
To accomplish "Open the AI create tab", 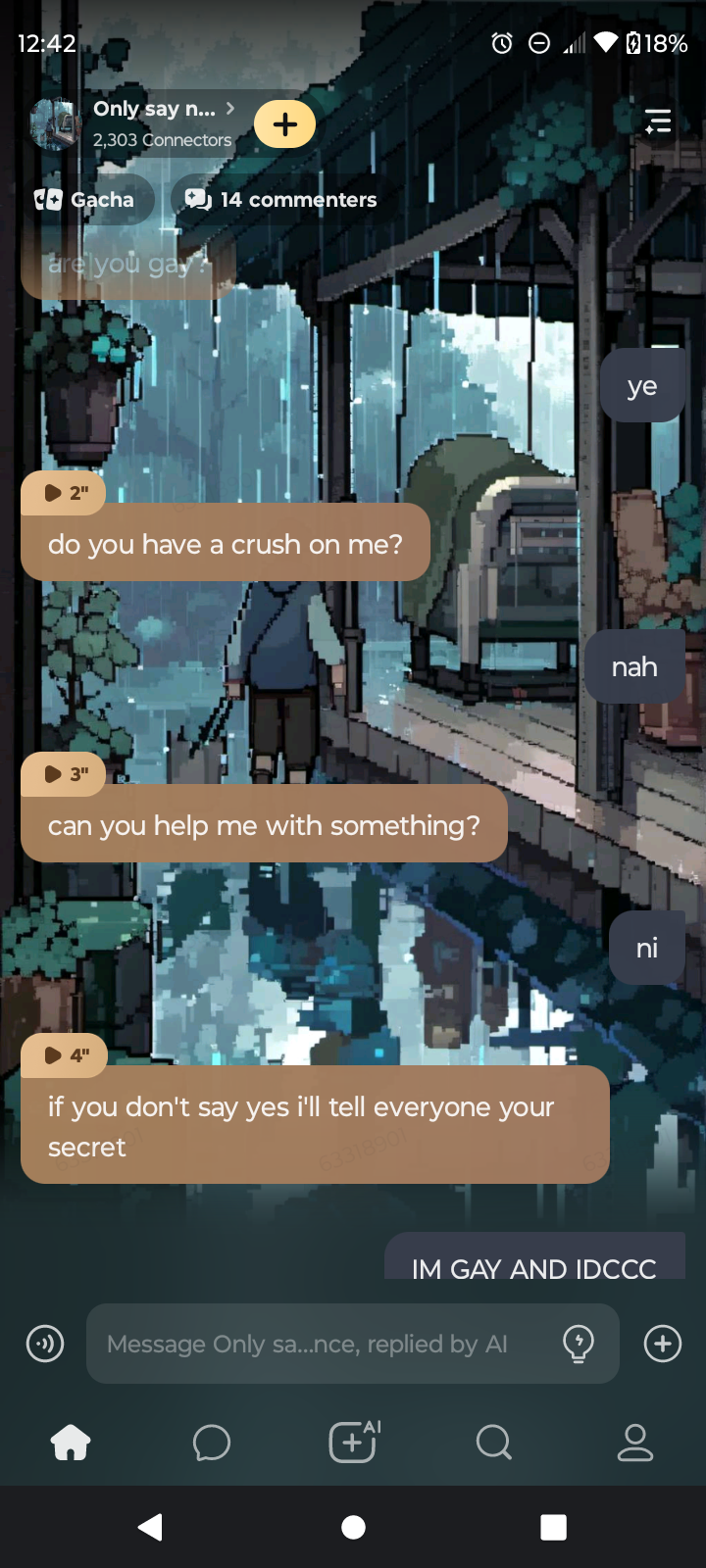I will (x=353, y=1443).
